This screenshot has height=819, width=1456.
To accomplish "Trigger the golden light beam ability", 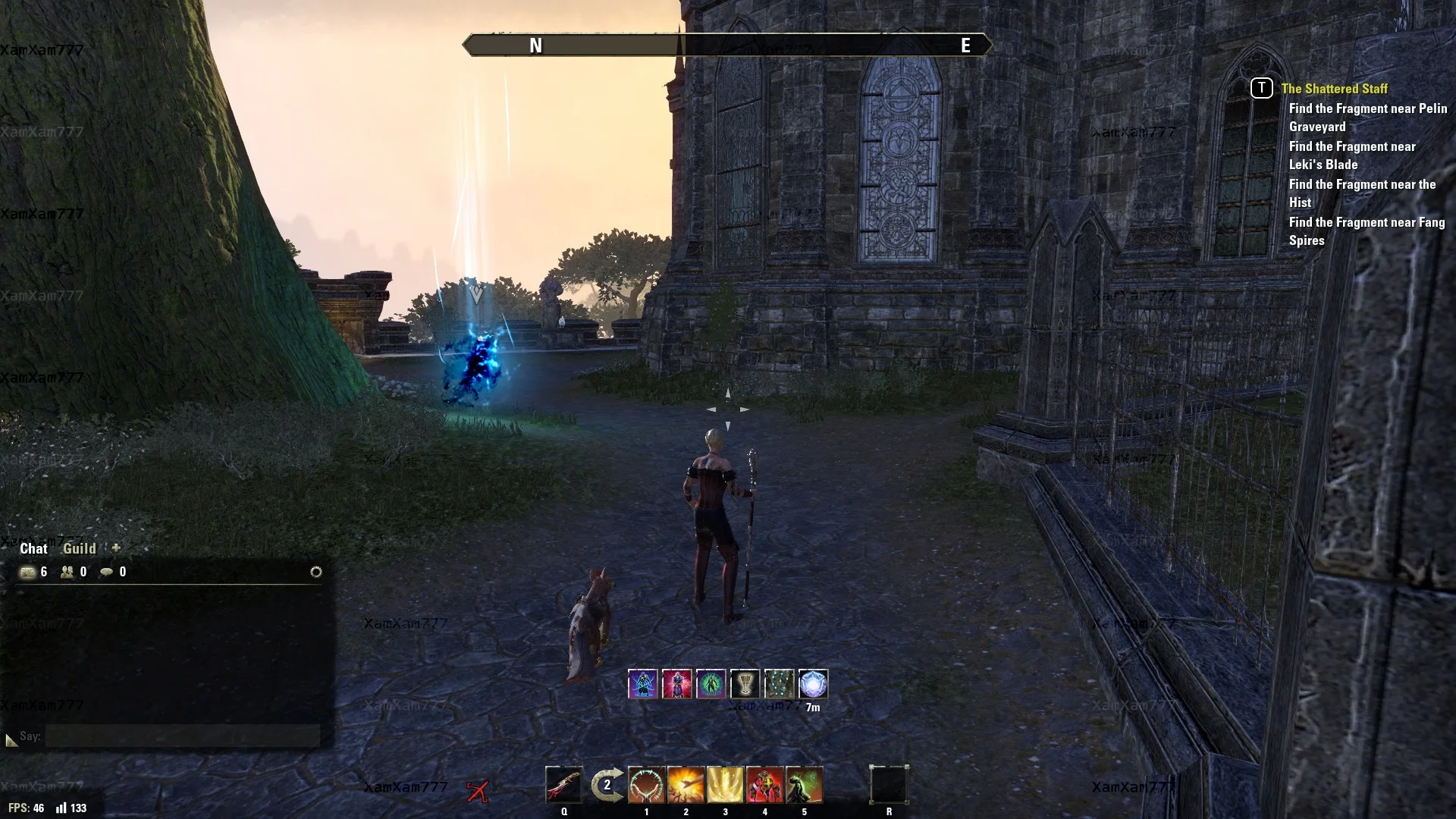I will pos(725,784).
